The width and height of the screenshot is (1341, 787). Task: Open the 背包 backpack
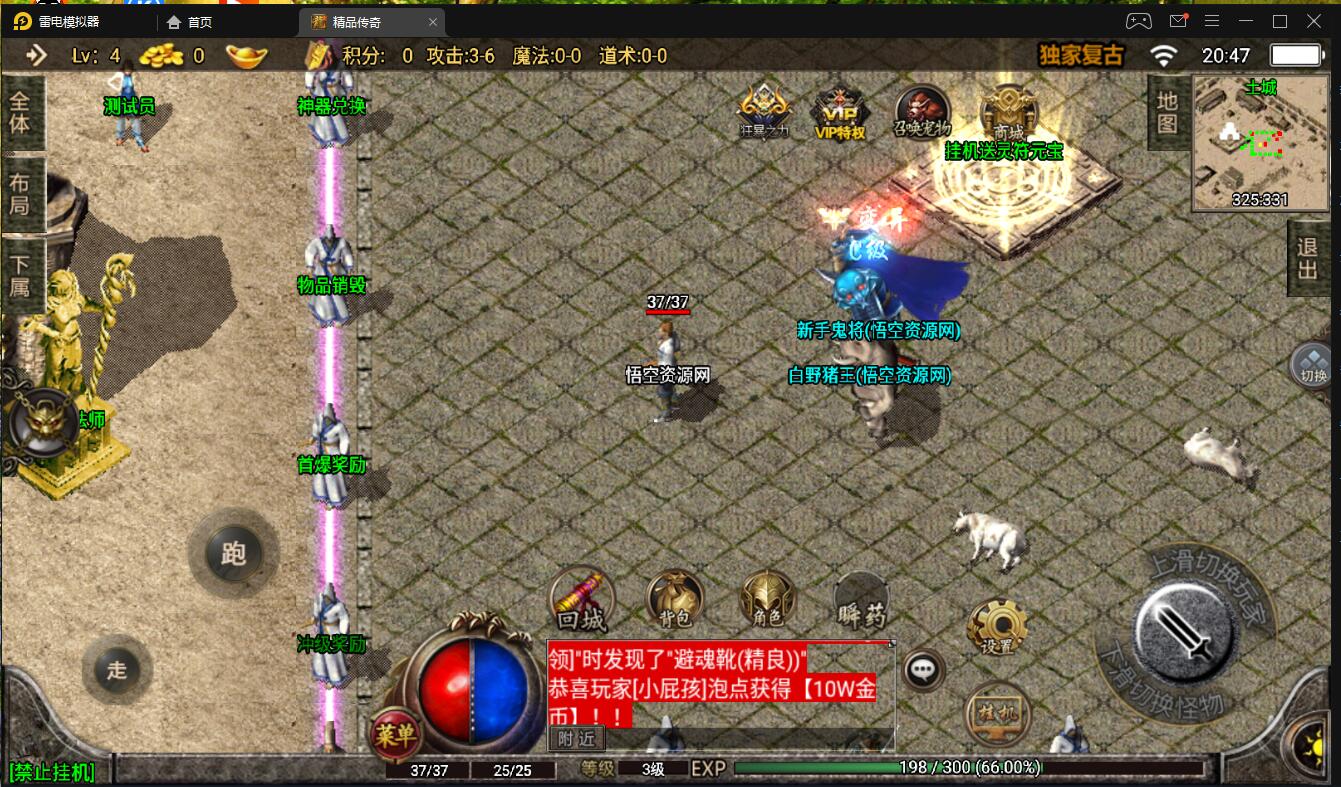(x=673, y=601)
